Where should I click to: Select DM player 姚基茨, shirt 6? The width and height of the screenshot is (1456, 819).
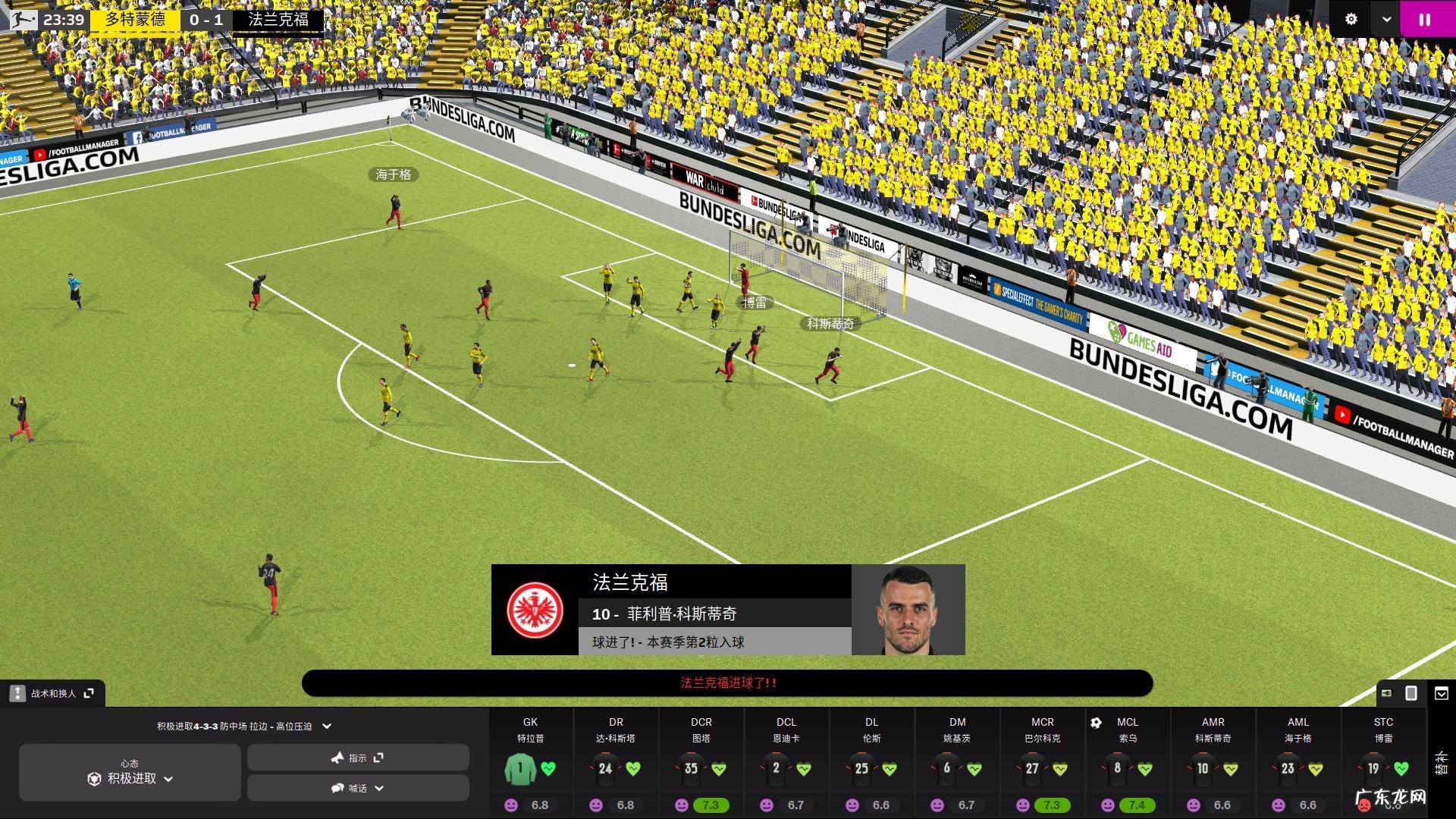[946, 768]
